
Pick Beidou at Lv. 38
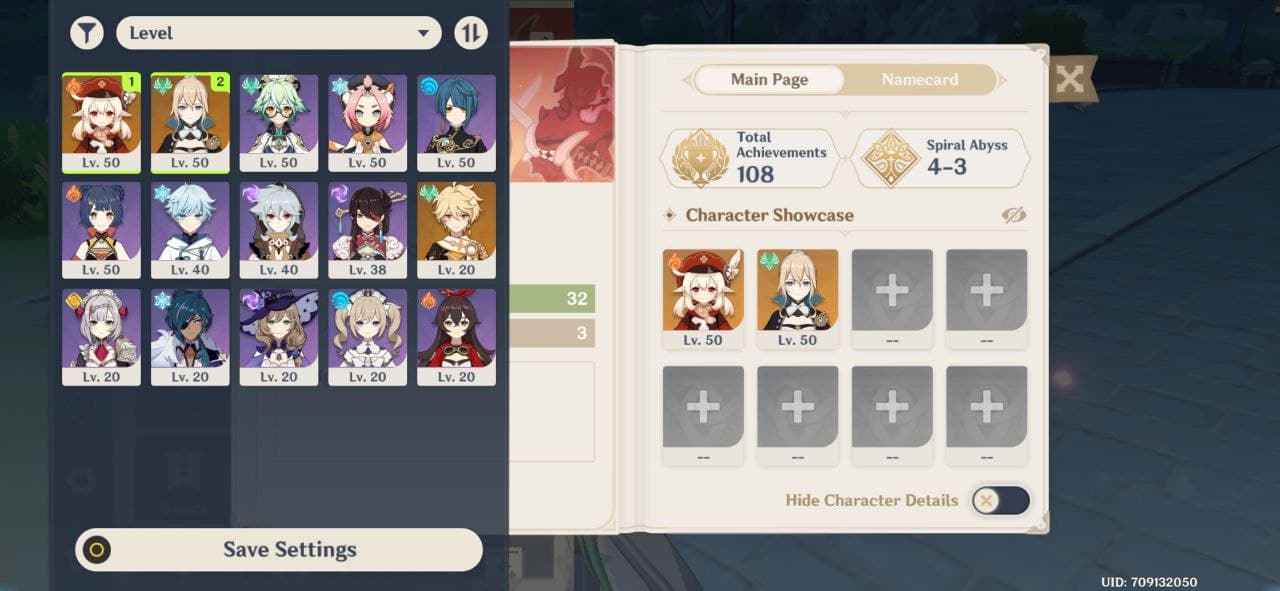368,229
